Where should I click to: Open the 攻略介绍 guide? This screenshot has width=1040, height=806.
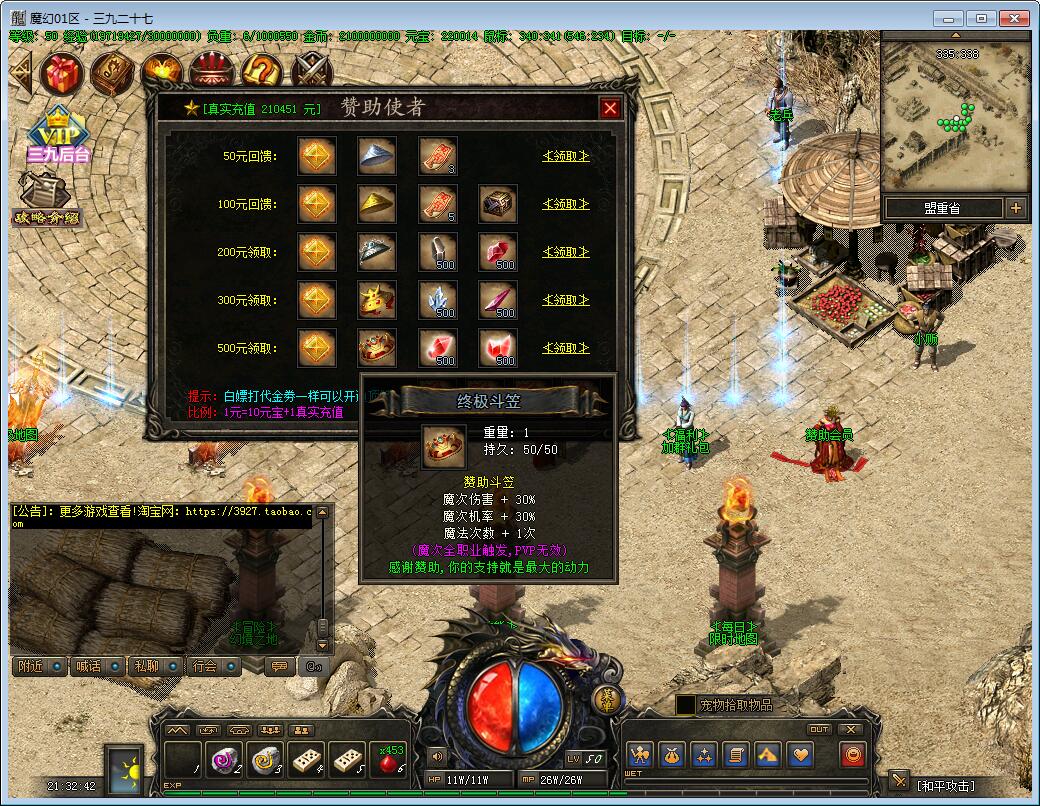pos(46,200)
